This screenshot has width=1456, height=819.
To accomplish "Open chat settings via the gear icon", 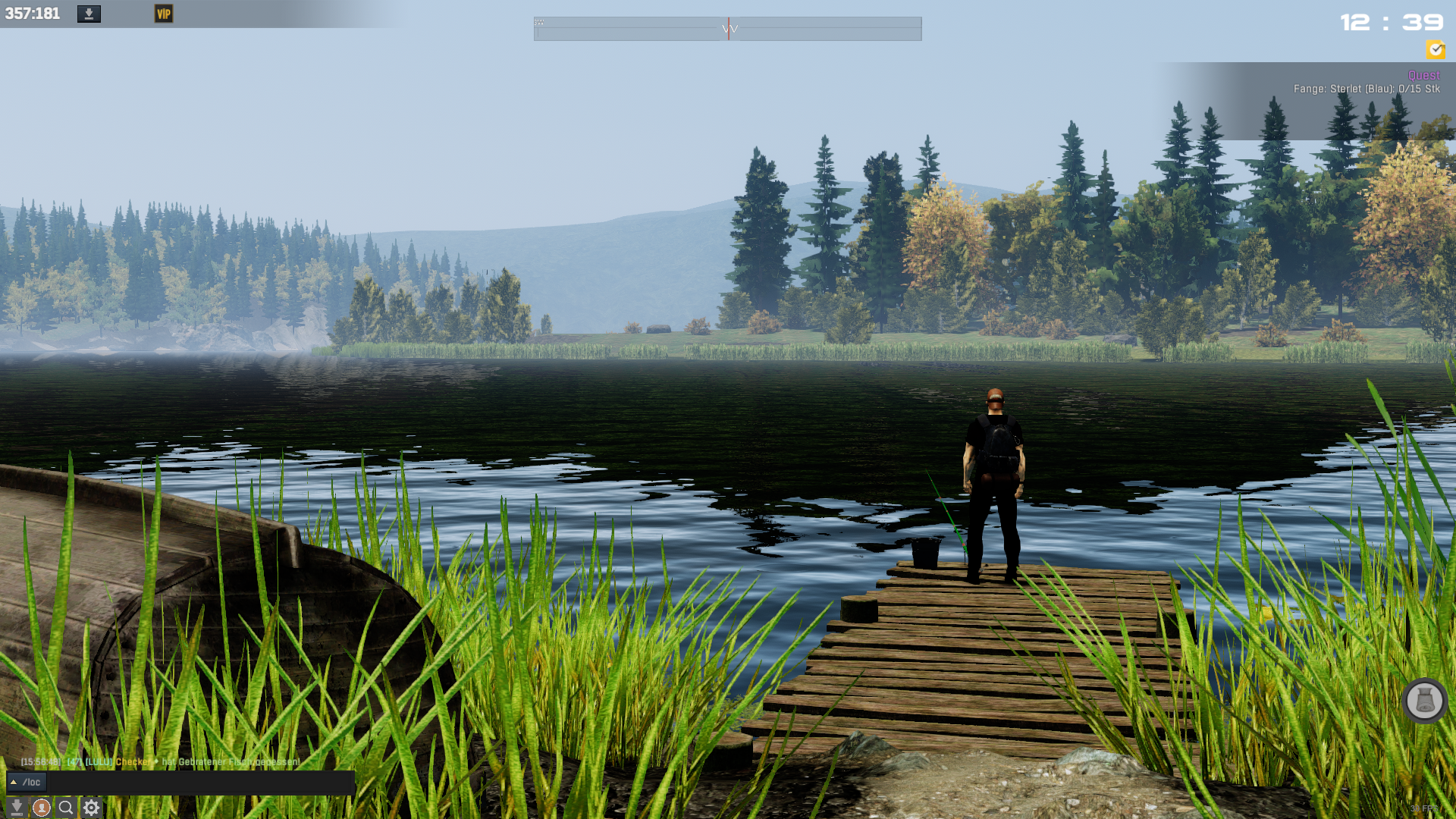I will [92, 808].
